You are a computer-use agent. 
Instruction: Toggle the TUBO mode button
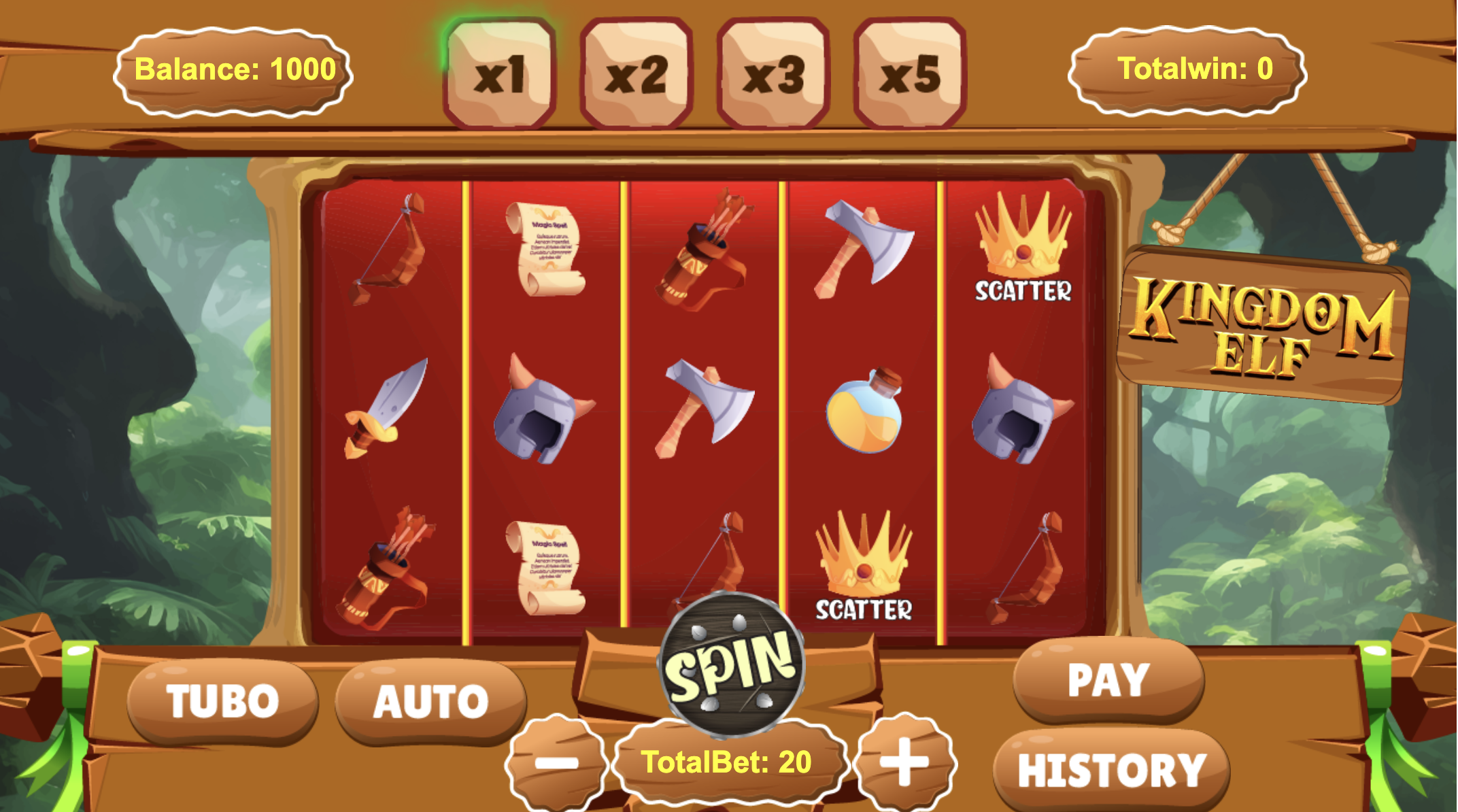222,700
